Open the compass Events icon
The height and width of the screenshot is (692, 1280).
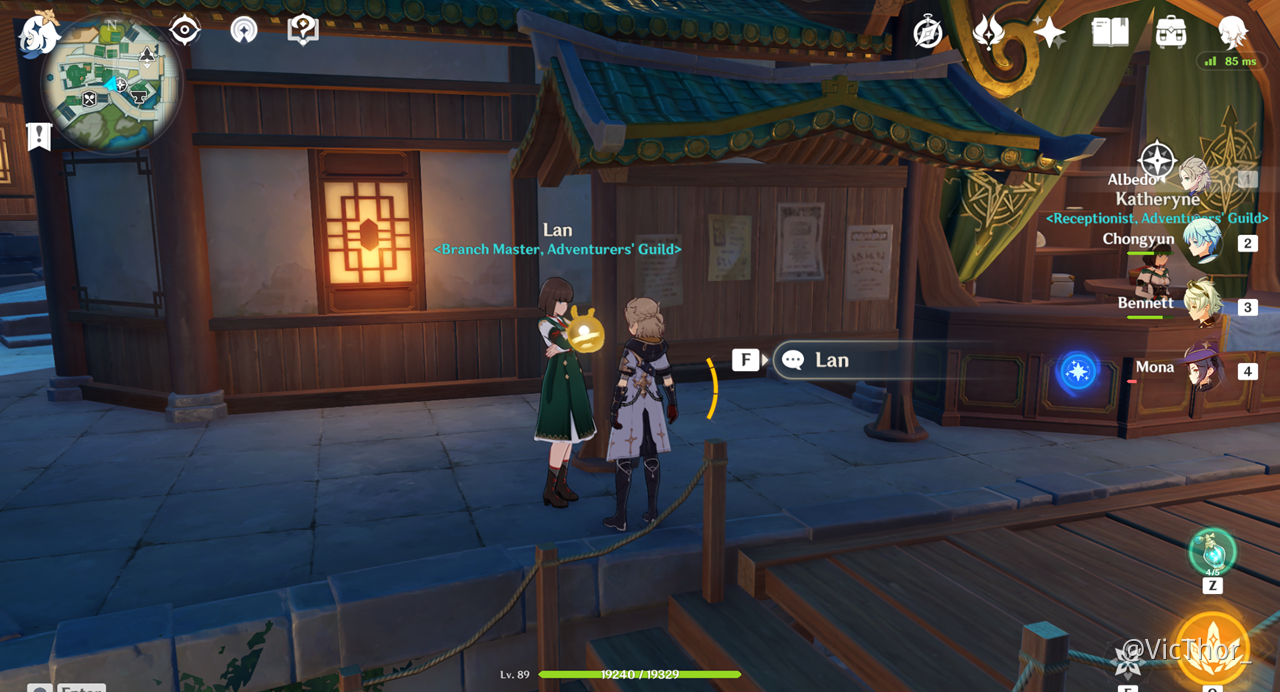pos(928,32)
